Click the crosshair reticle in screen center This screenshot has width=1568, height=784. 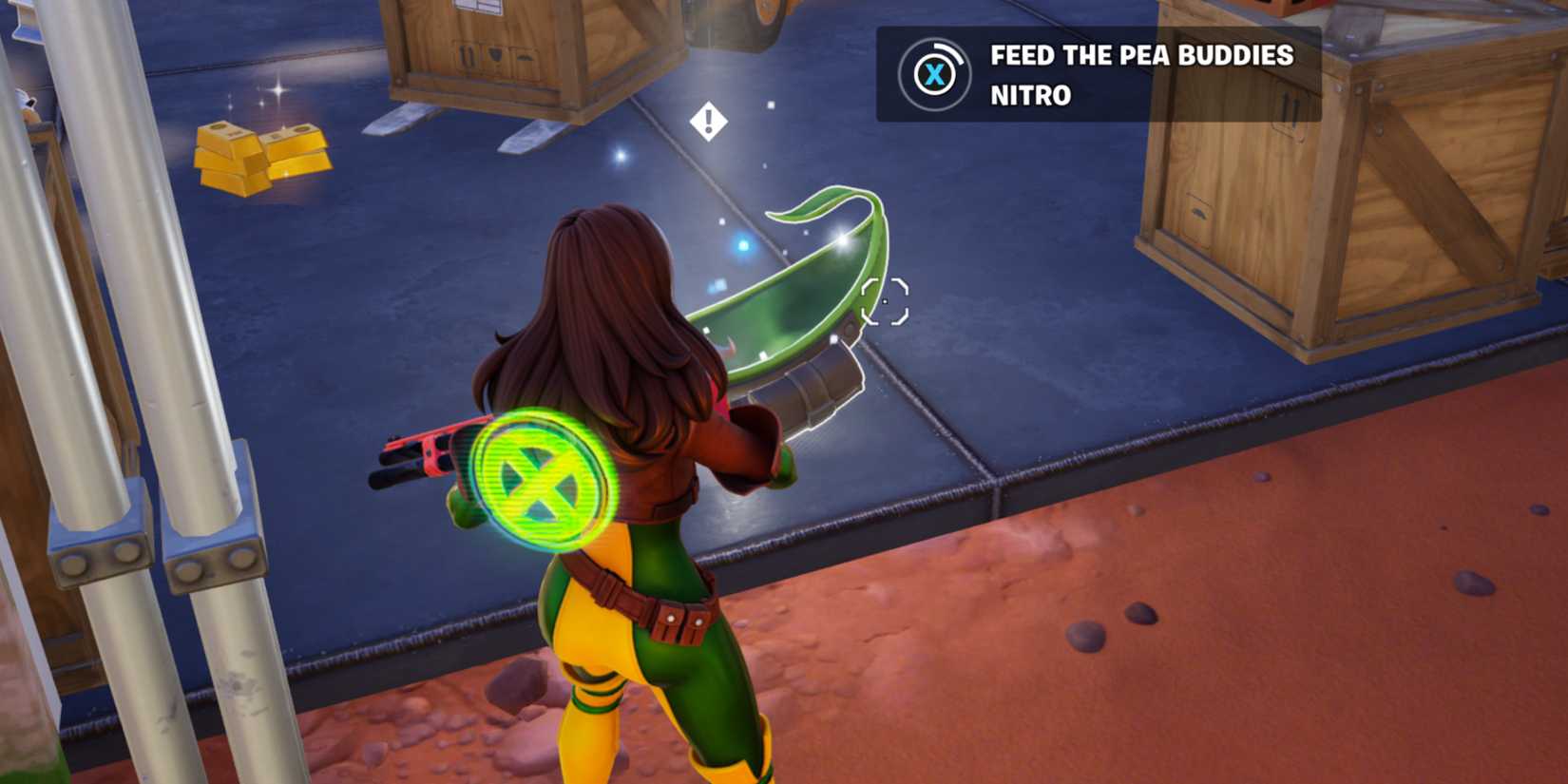point(883,299)
